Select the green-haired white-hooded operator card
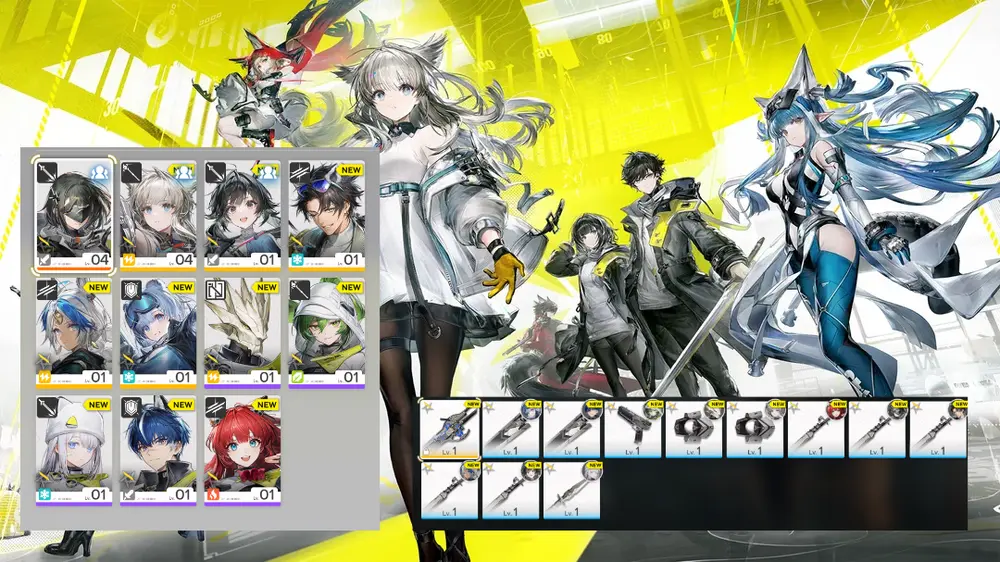Viewport: 1000px width, 562px height. click(x=327, y=332)
